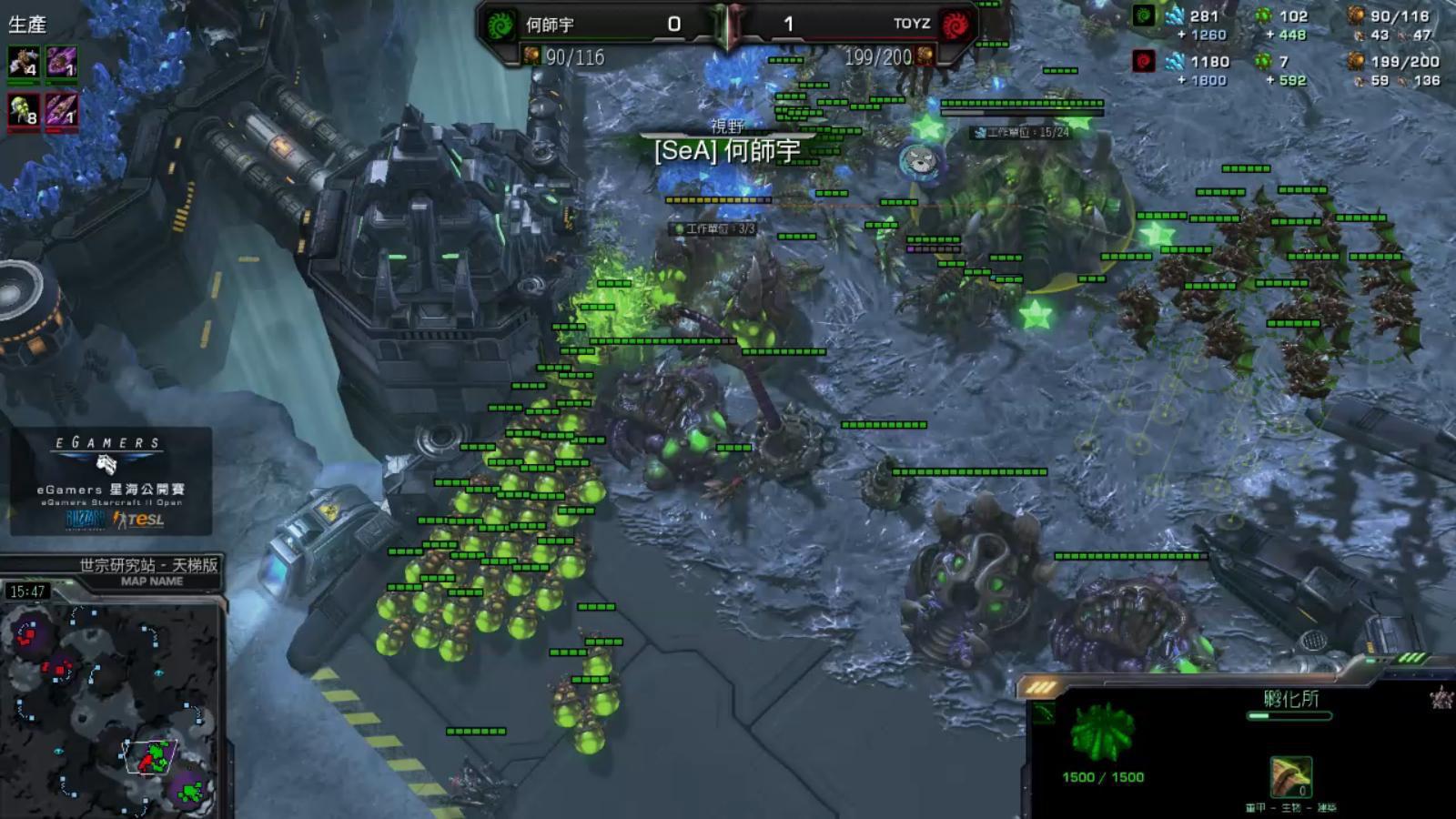Image resolution: width=1456 pixels, height=819 pixels.
Task: Open the 生產 production panel header
Action: 27,25
